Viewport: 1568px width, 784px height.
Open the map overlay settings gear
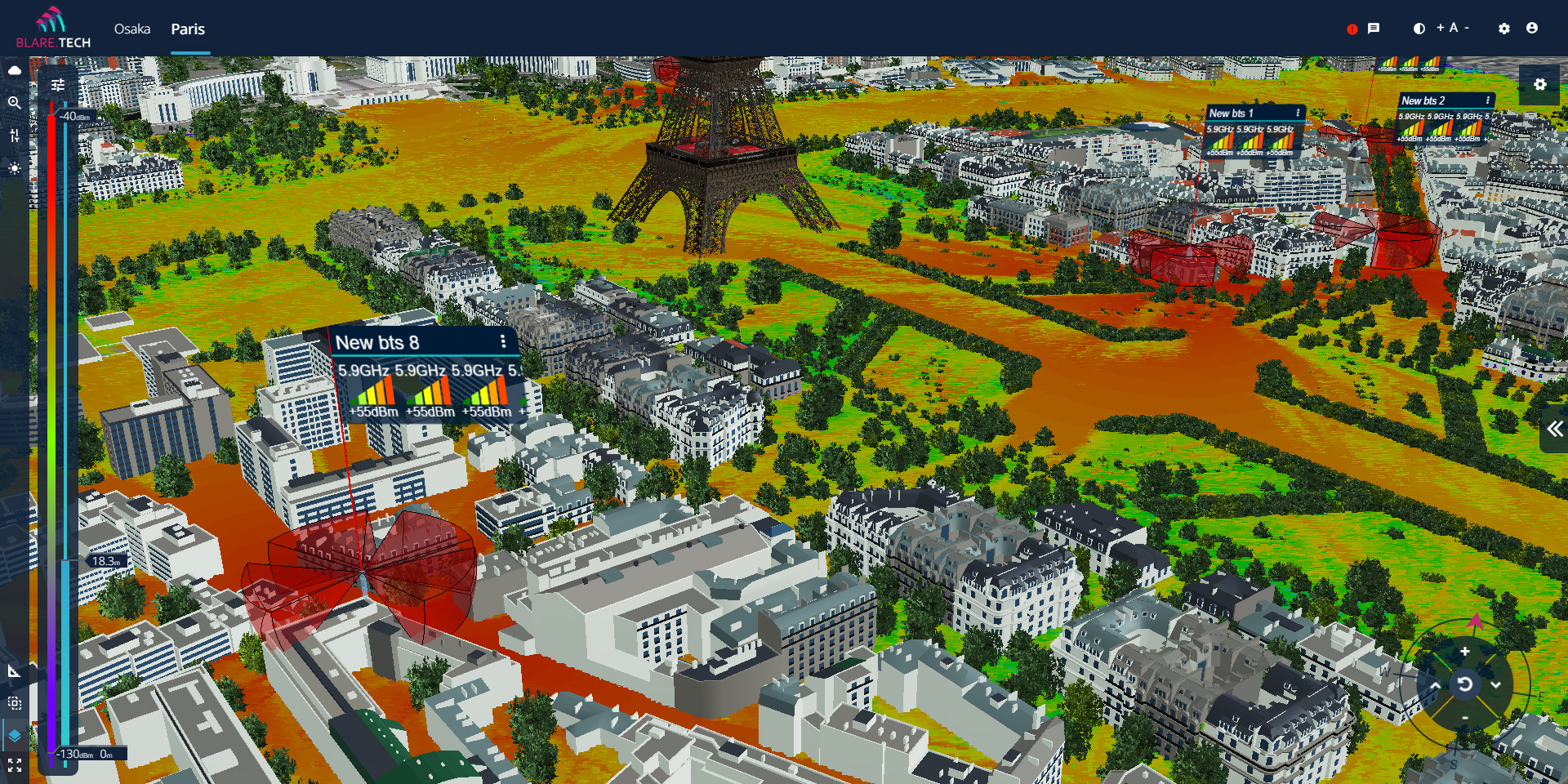pos(1540,84)
